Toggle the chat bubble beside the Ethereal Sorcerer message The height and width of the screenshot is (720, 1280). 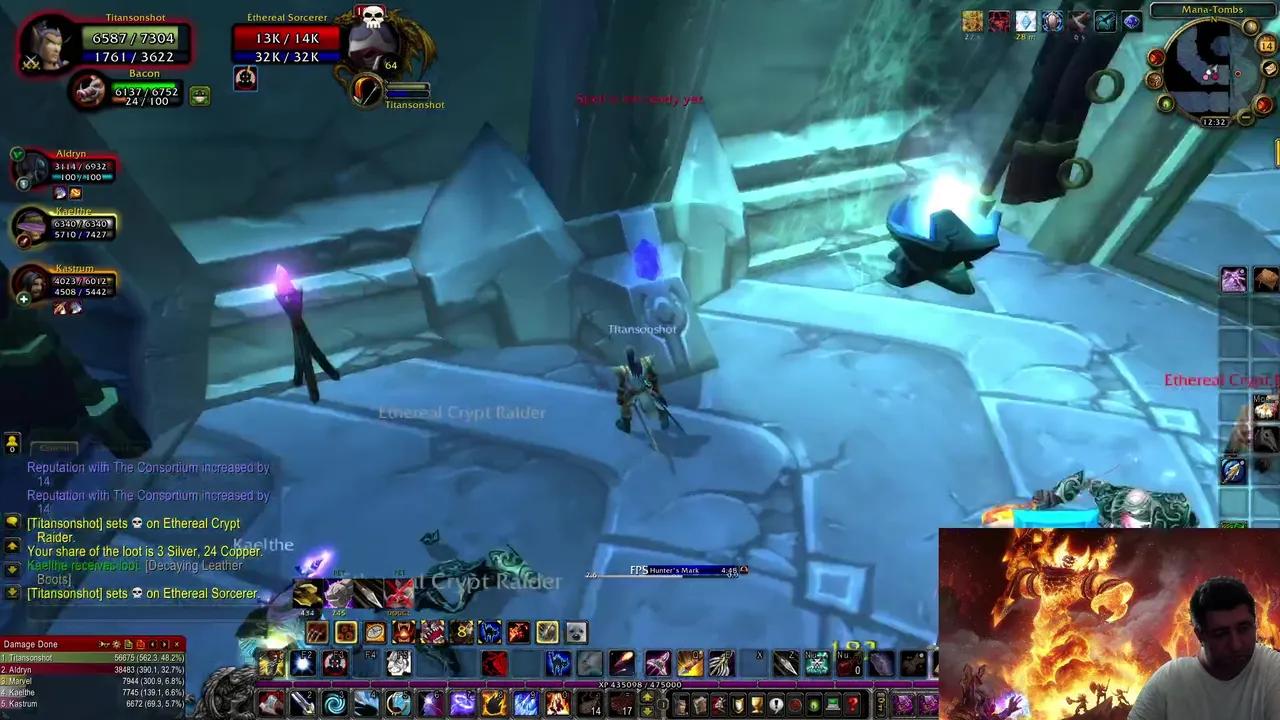point(11,593)
